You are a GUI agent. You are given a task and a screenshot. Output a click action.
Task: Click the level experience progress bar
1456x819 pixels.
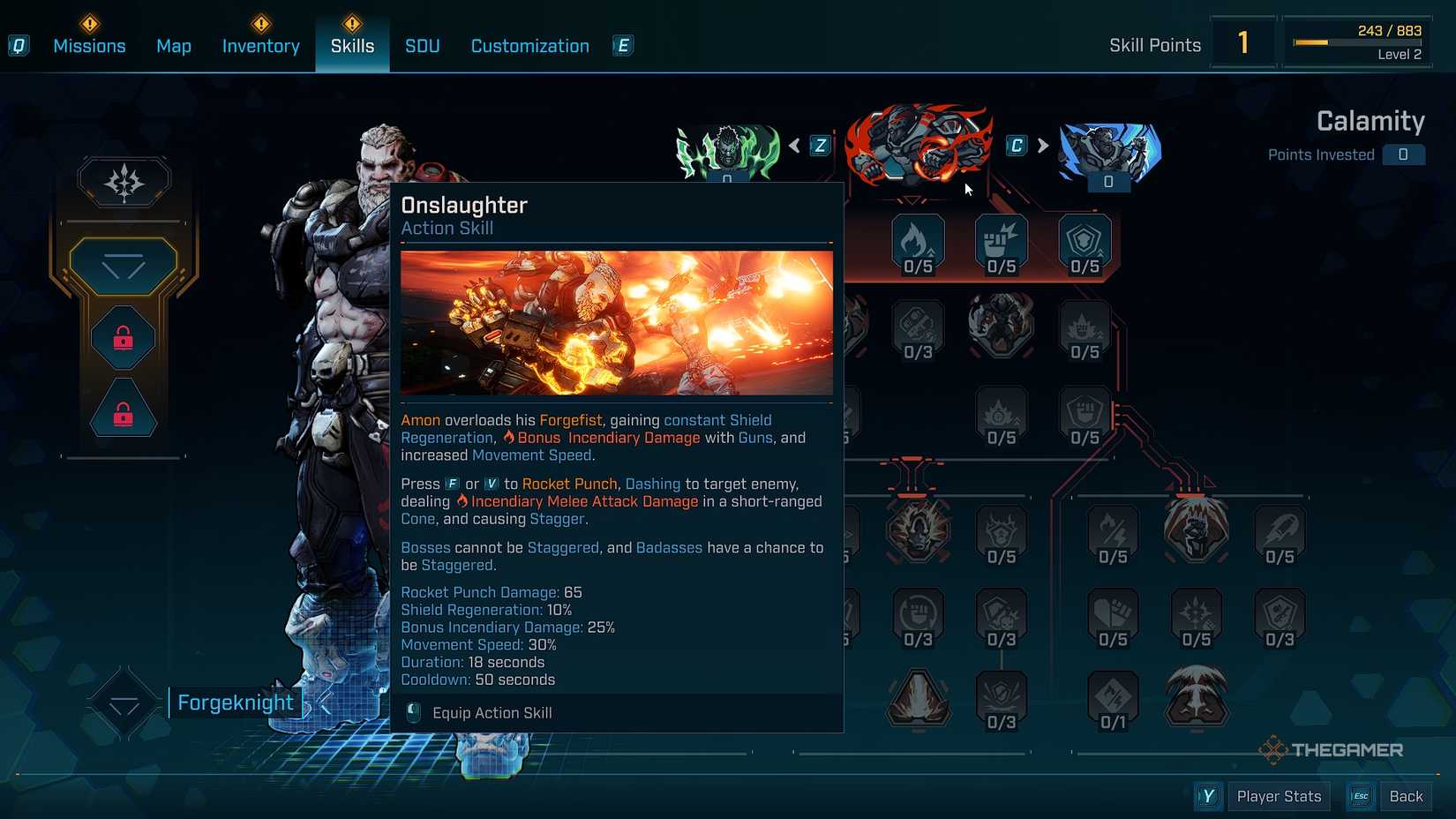click(1359, 41)
